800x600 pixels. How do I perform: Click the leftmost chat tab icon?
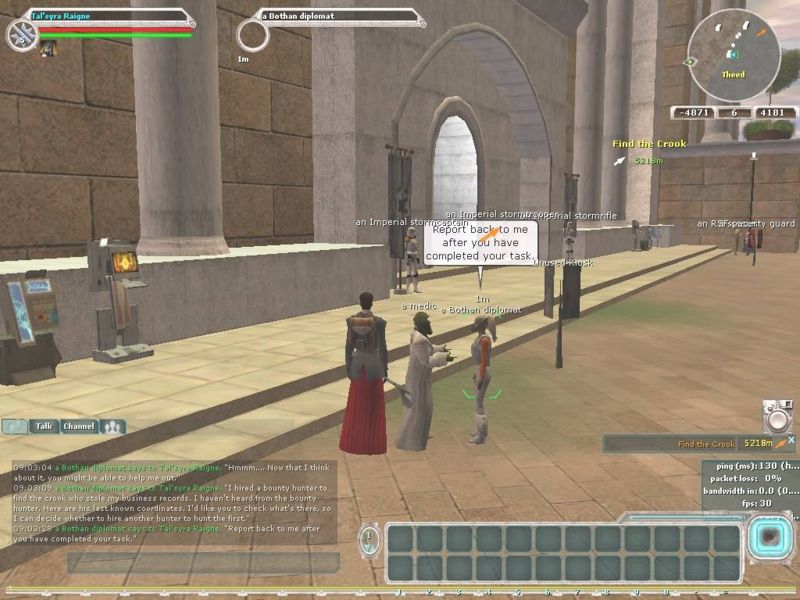15,426
